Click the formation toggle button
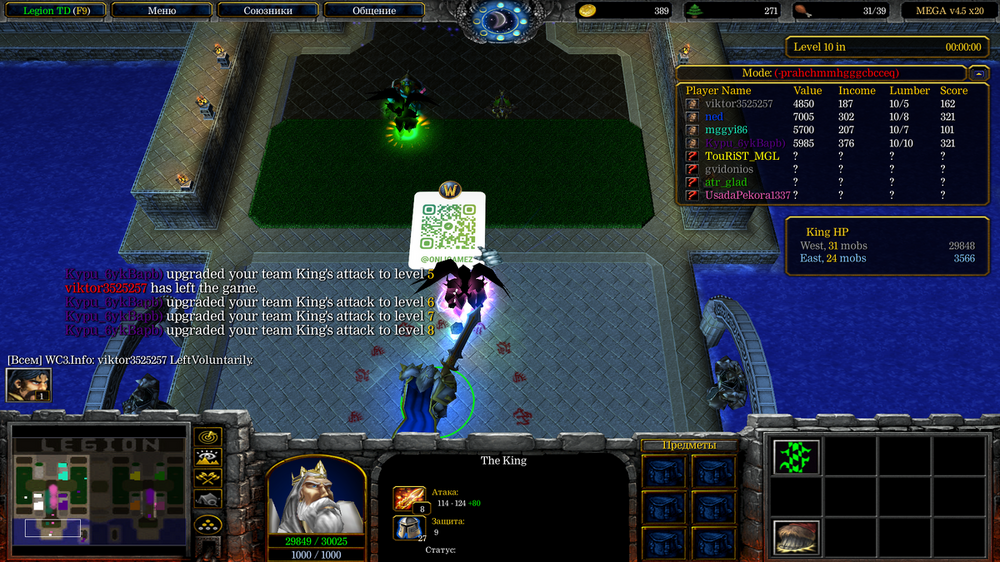The width and height of the screenshot is (1000, 562). (x=208, y=524)
